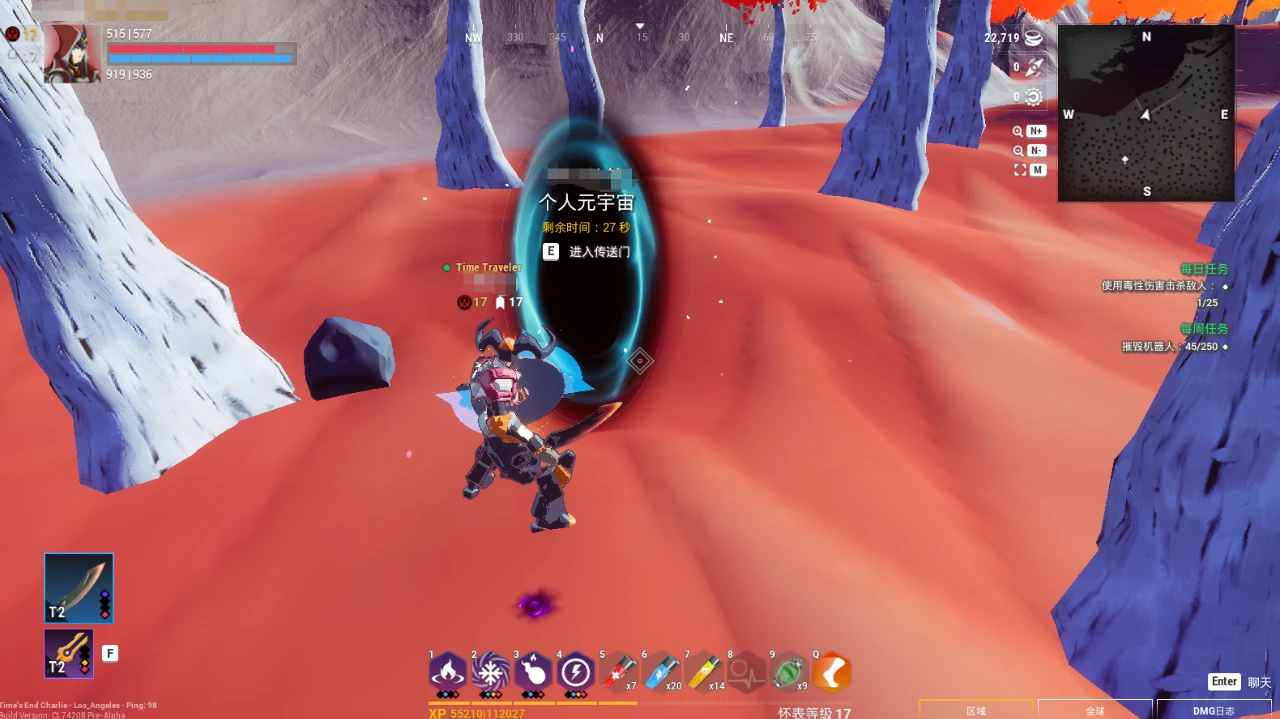Viewport: 1280px width, 719px height.
Task: Show the DMG日志 damage log tab
Action: pyautogui.click(x=1213, y=710)
